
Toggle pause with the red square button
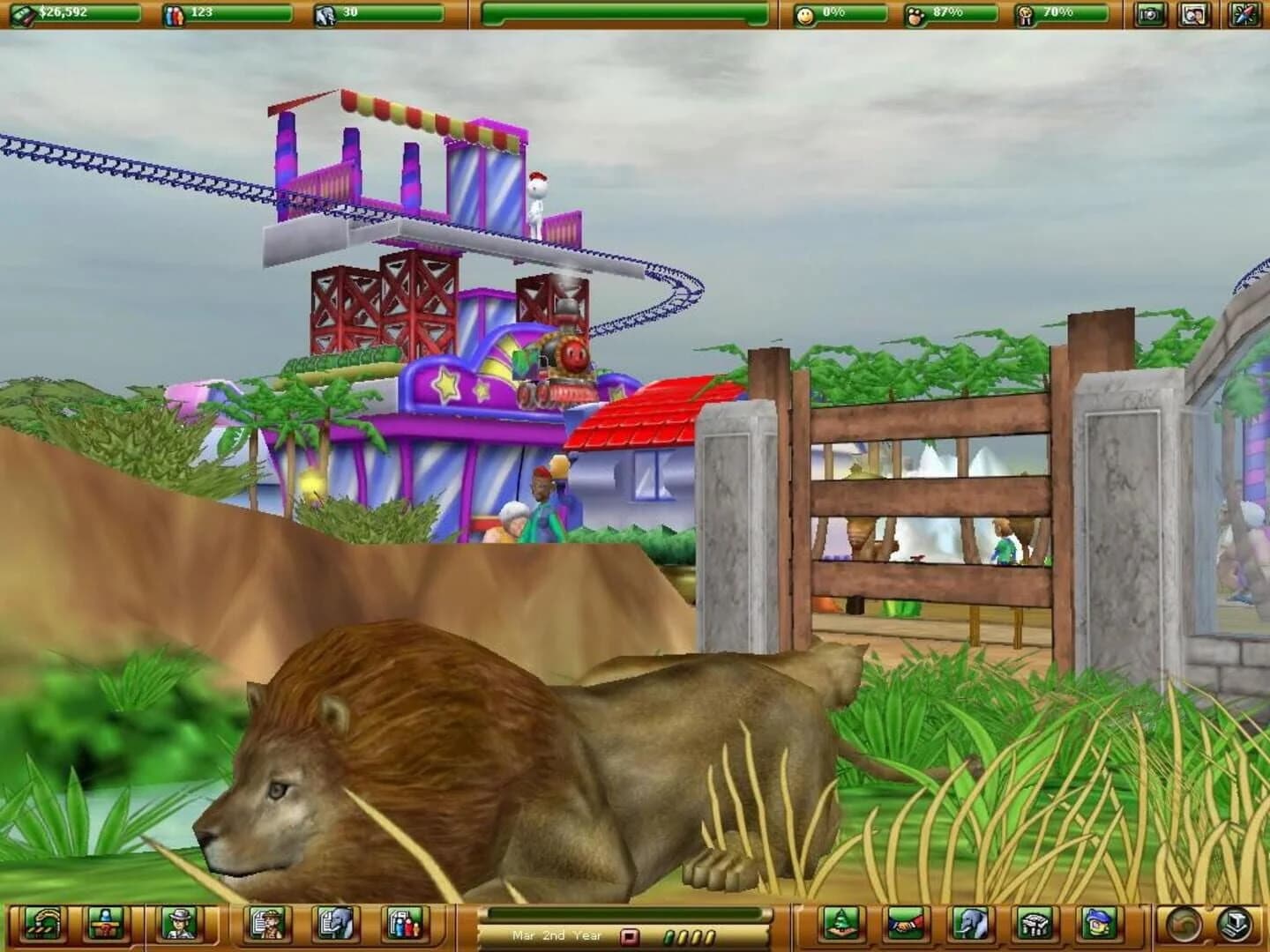point(629,936)
